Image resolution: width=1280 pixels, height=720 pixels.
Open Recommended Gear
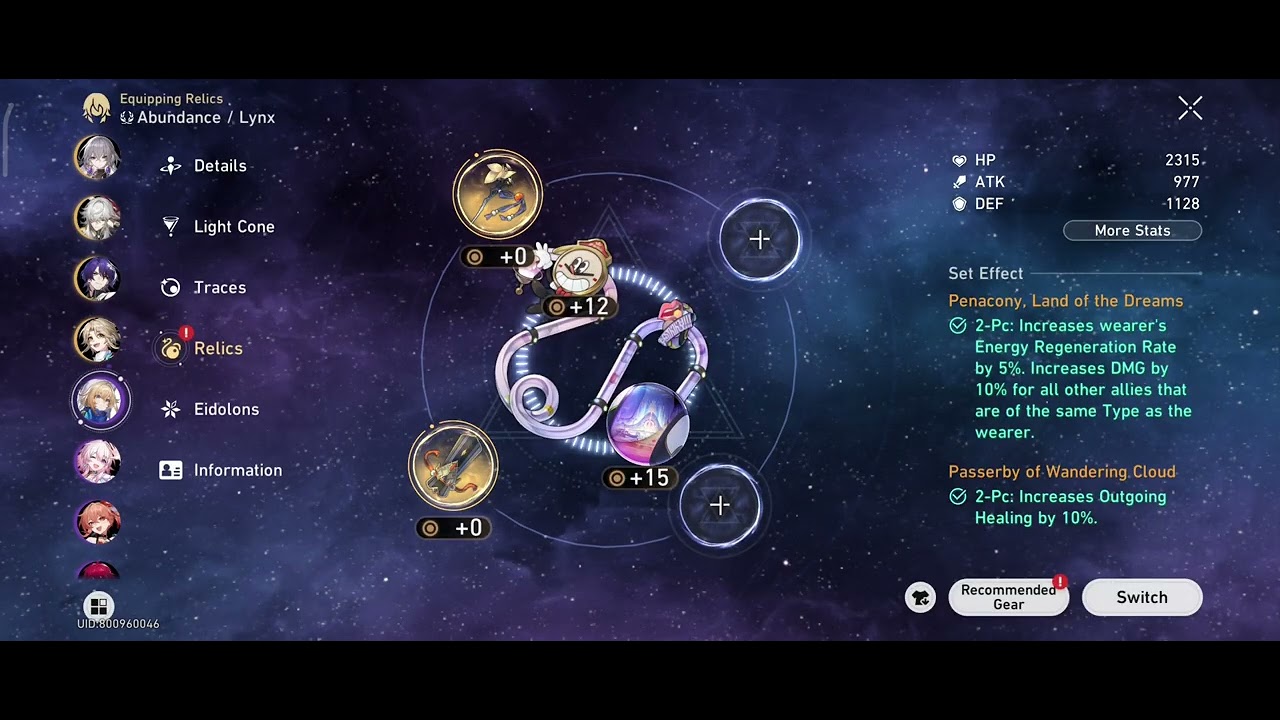tap(1008, 597)
